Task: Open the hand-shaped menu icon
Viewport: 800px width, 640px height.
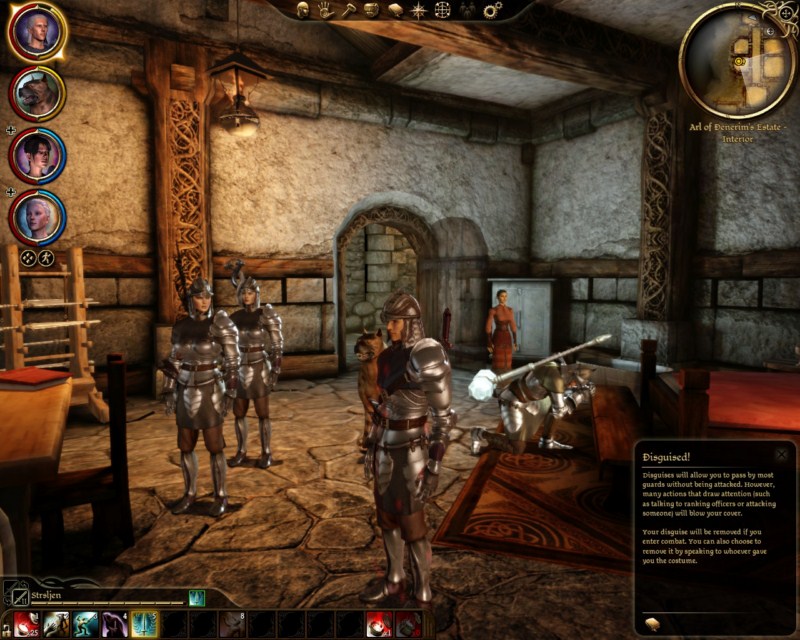Action: pyautogui.click(x=325, y=10)
